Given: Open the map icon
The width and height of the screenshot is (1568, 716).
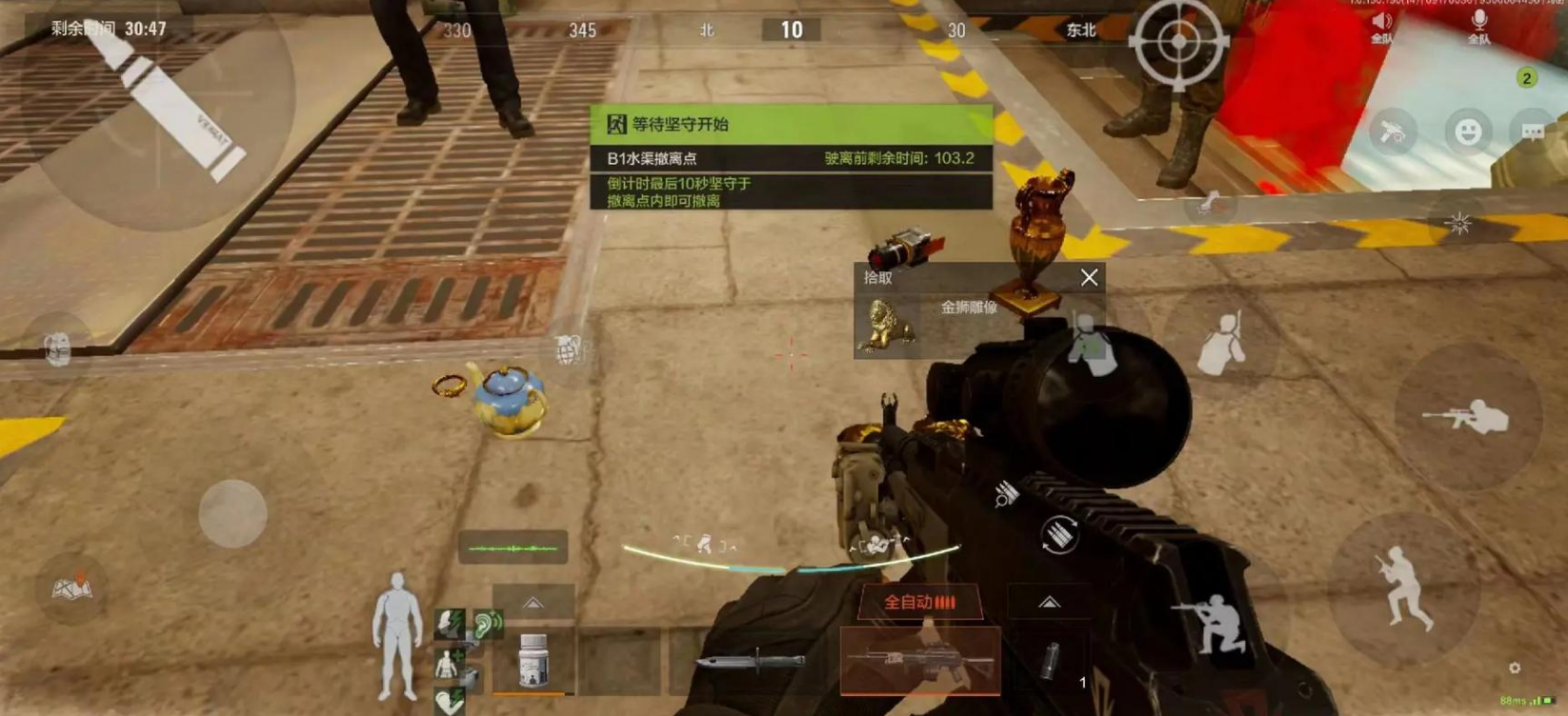Looking at the screenshot, I should click(x=71, y=589).
